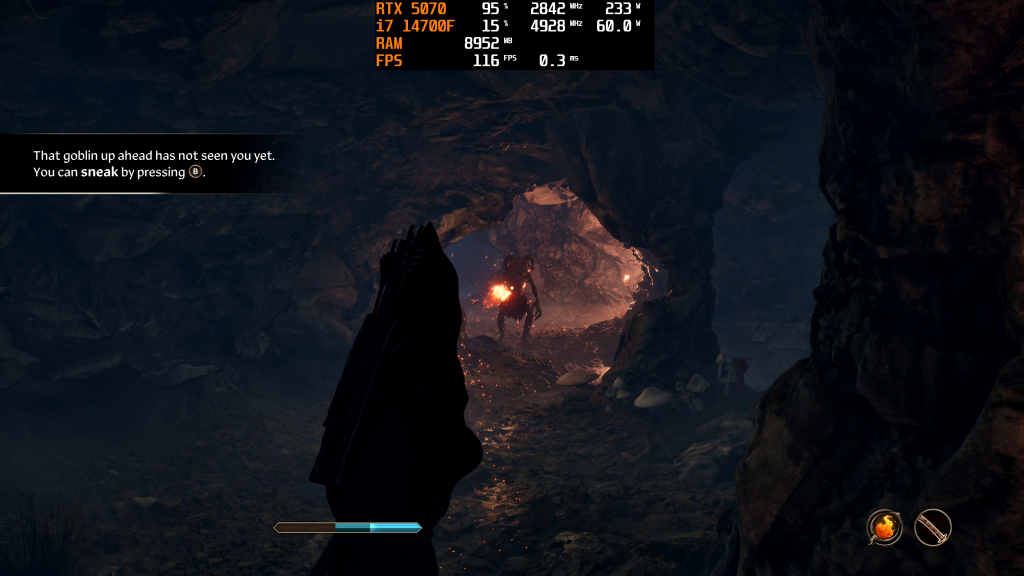The width and height of the screenshot is (1024, 576).
Task: Select the sword weapon icon
Action: point(932,526)
